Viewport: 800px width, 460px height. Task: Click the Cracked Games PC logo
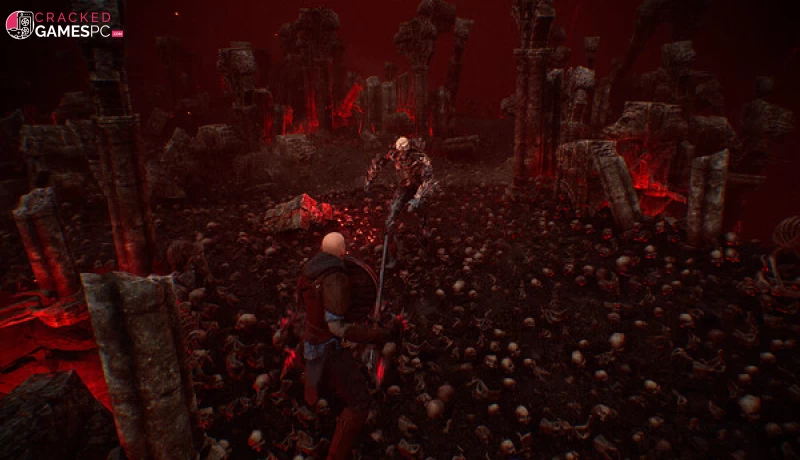coord(64,24)
